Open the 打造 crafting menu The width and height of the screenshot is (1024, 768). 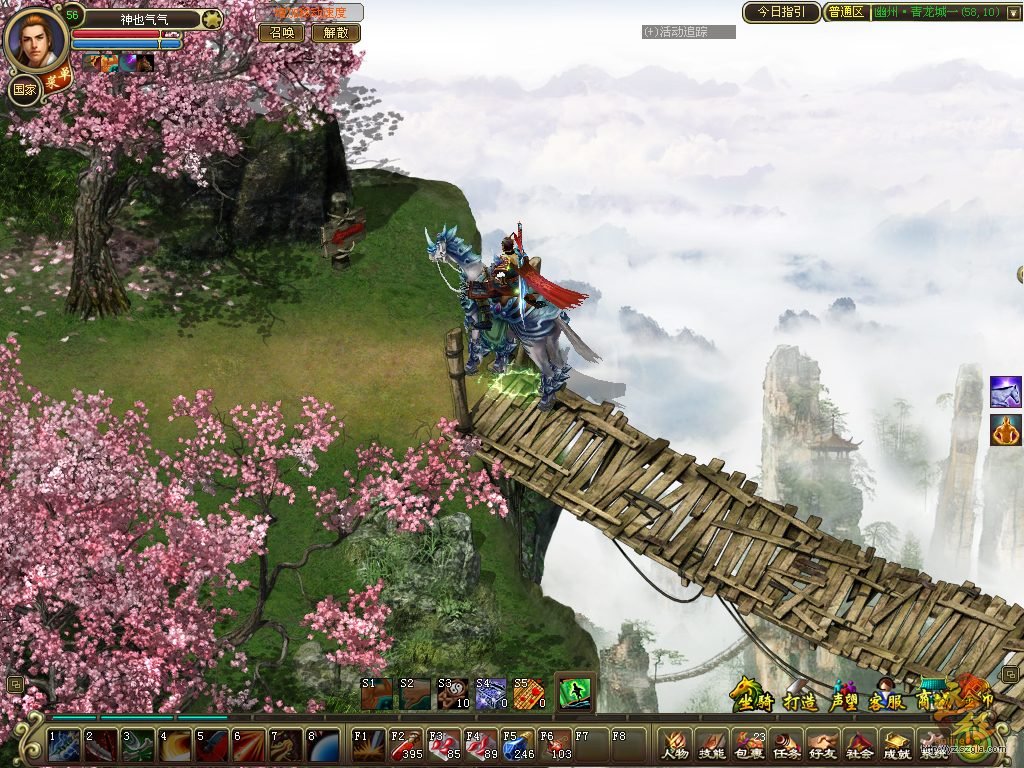click(x=800, y=700)
